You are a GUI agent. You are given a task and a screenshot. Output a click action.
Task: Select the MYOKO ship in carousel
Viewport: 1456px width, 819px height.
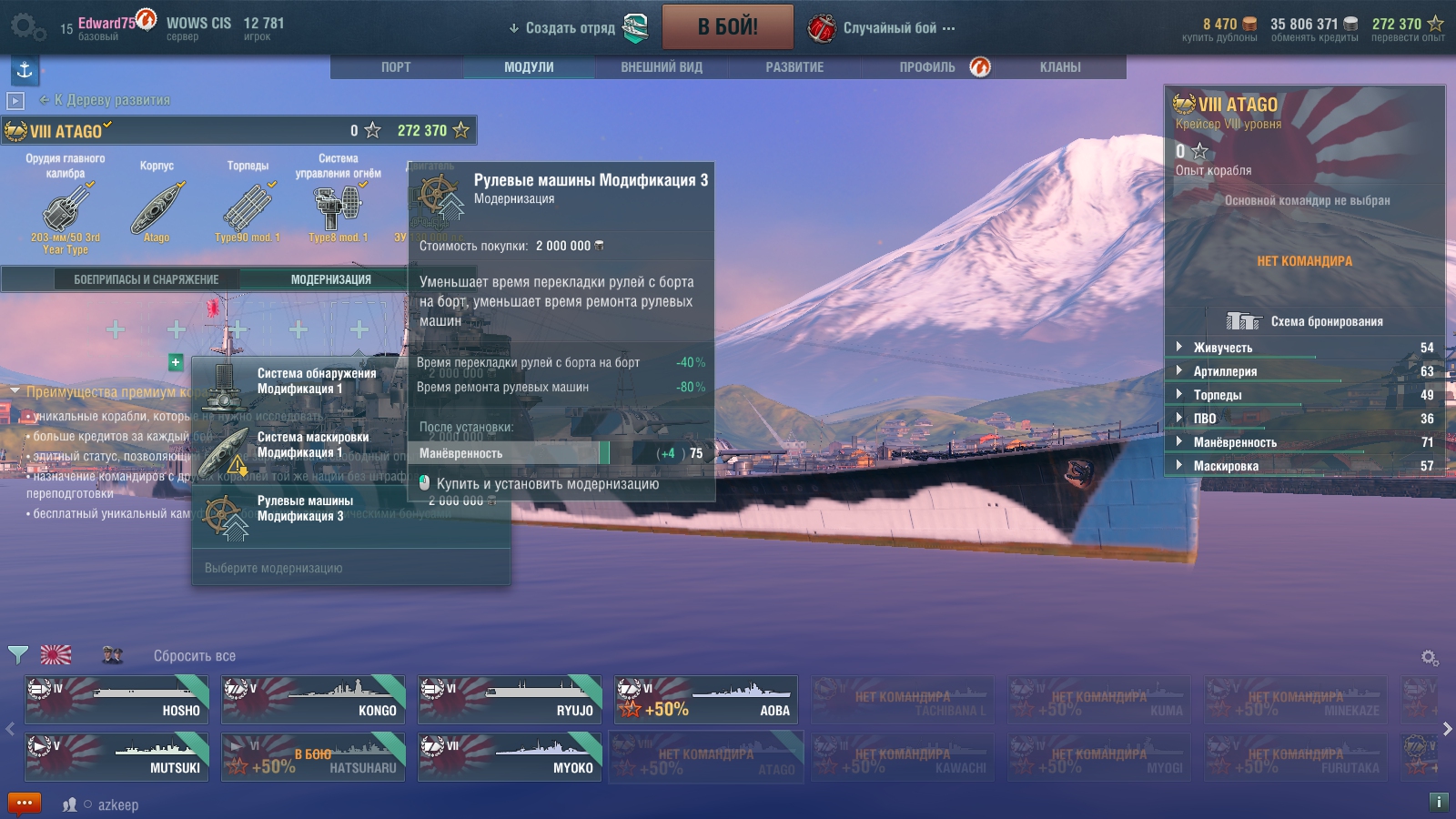[510, 757]
